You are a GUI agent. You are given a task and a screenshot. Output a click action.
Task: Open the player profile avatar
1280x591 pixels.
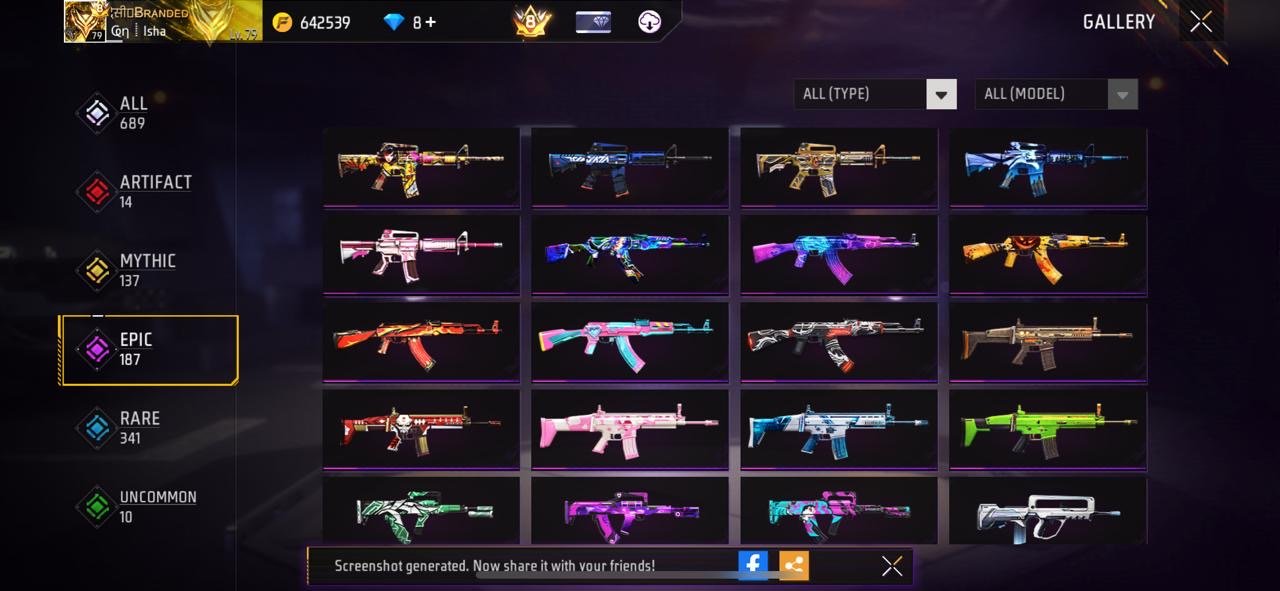tap(86, 21)
